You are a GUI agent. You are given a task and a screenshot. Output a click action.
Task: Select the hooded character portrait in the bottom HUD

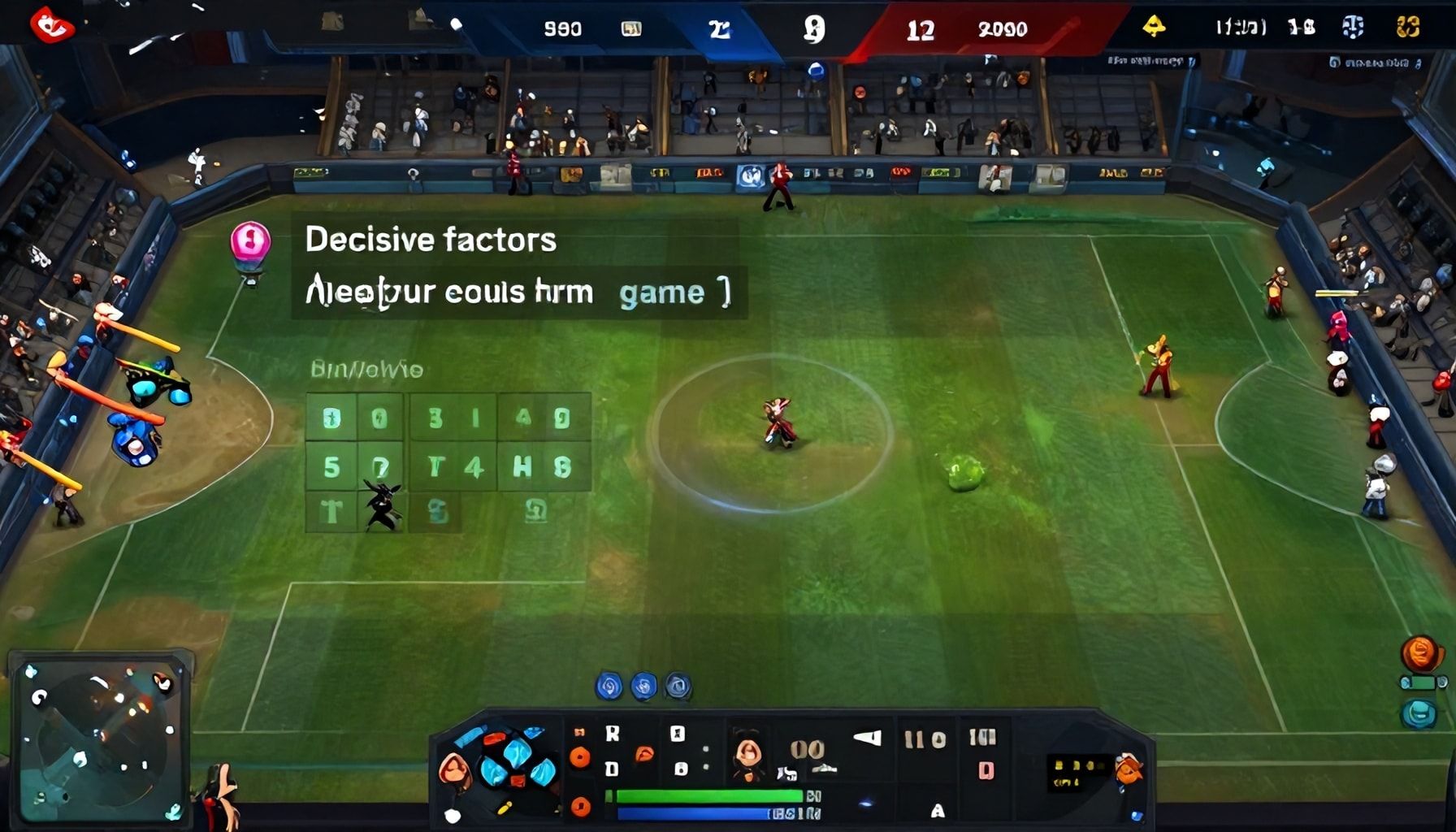(749, 756)
